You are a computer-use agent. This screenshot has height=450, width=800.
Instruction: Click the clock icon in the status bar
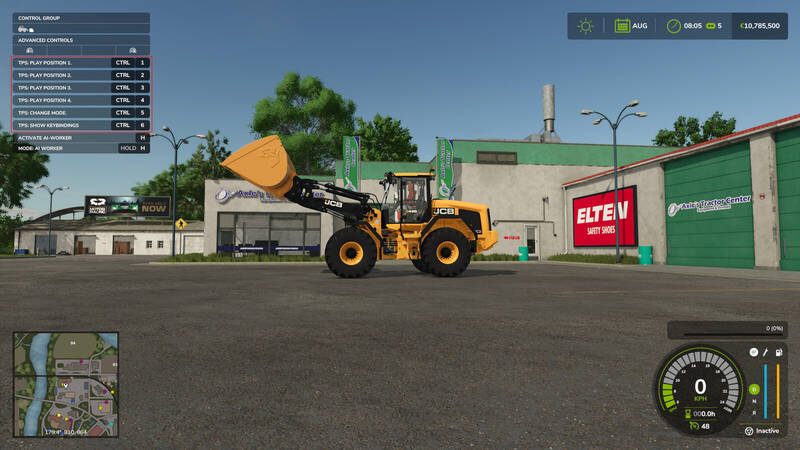674,26
